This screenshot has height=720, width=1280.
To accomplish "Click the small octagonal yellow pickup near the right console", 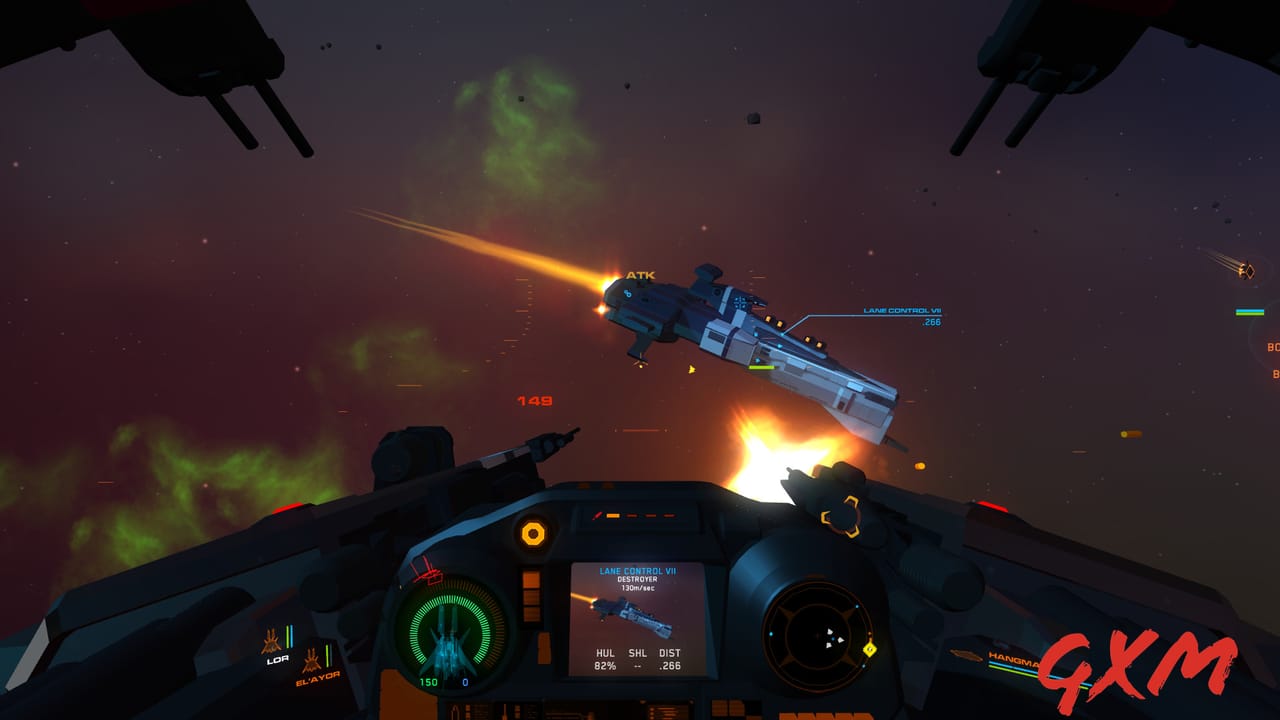I will point(870,649).
